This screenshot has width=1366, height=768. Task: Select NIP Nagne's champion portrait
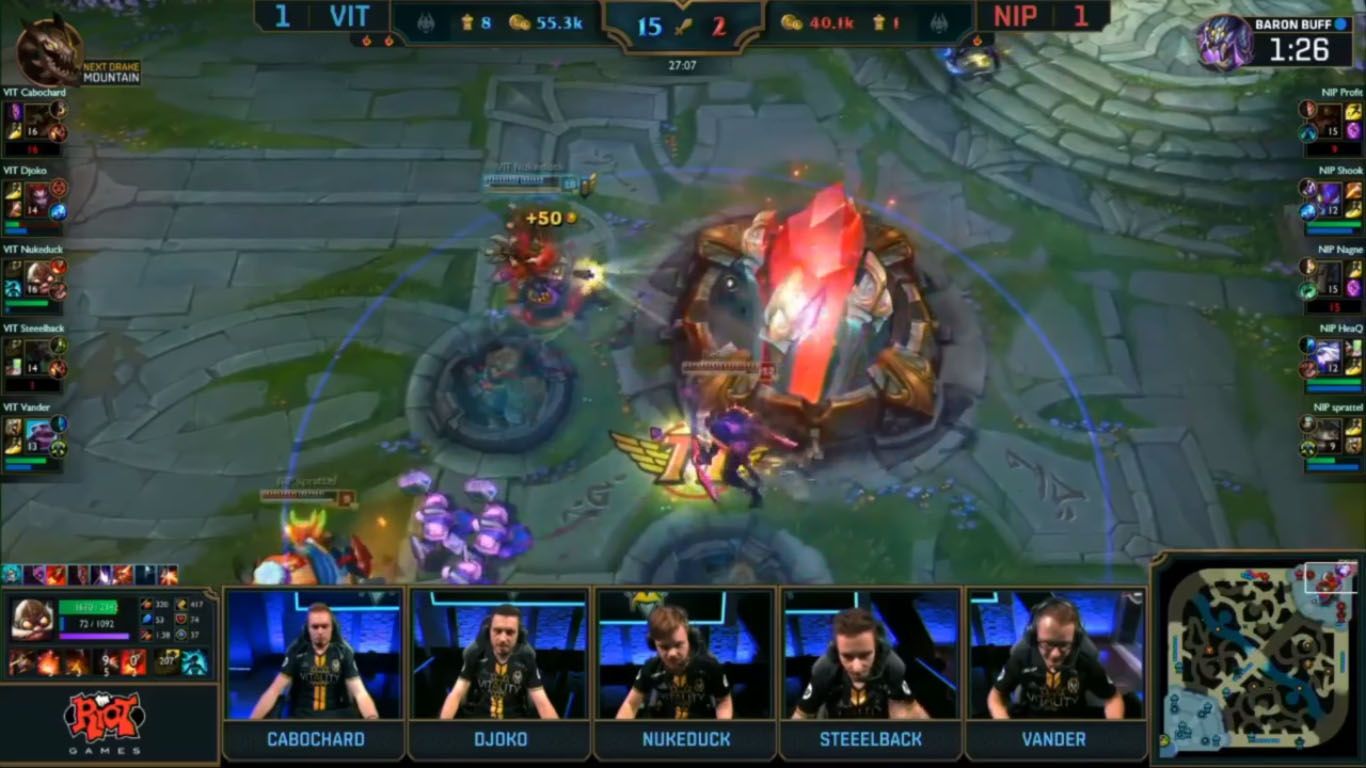pos(1329,275)
